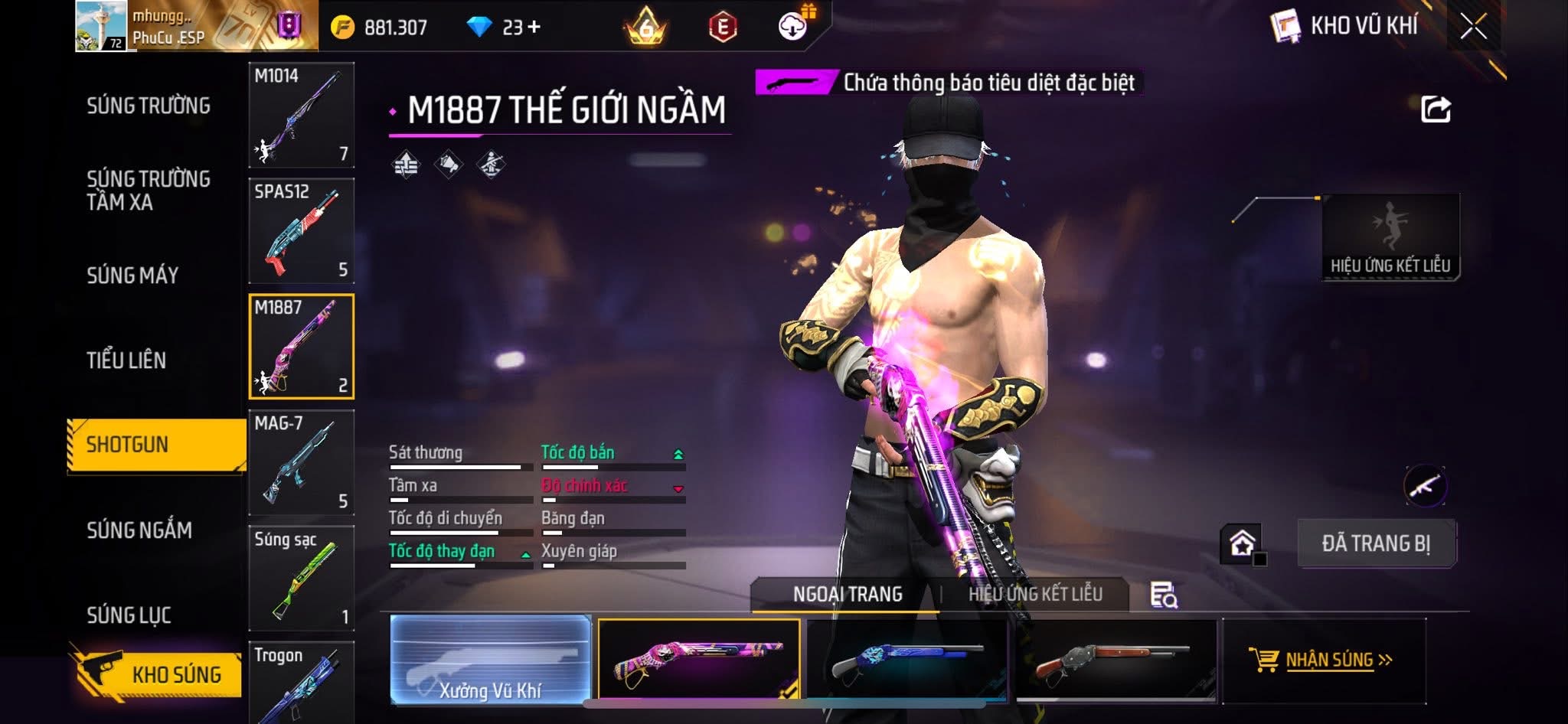Select the MAG-7 shotgun slot

302,463
